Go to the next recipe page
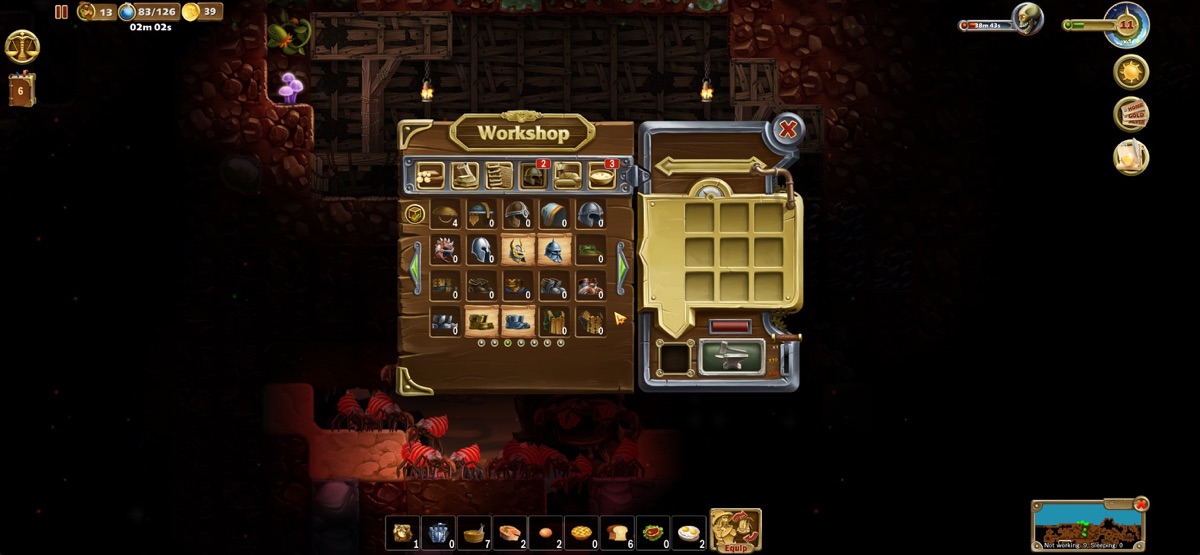The width and height of the screenshot is (1200, 555). pos(622,267)
